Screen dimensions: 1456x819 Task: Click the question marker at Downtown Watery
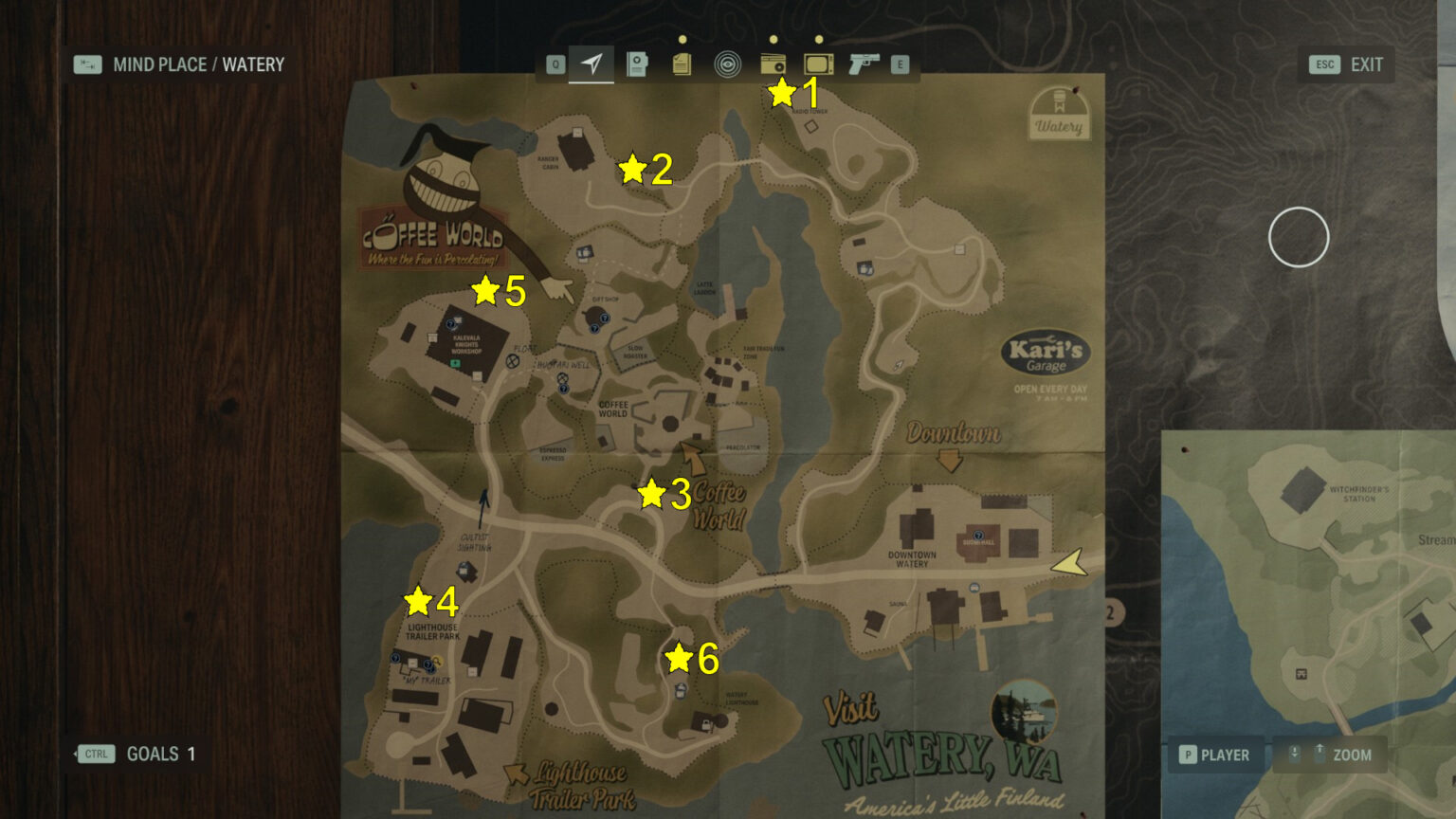point(976,536)
